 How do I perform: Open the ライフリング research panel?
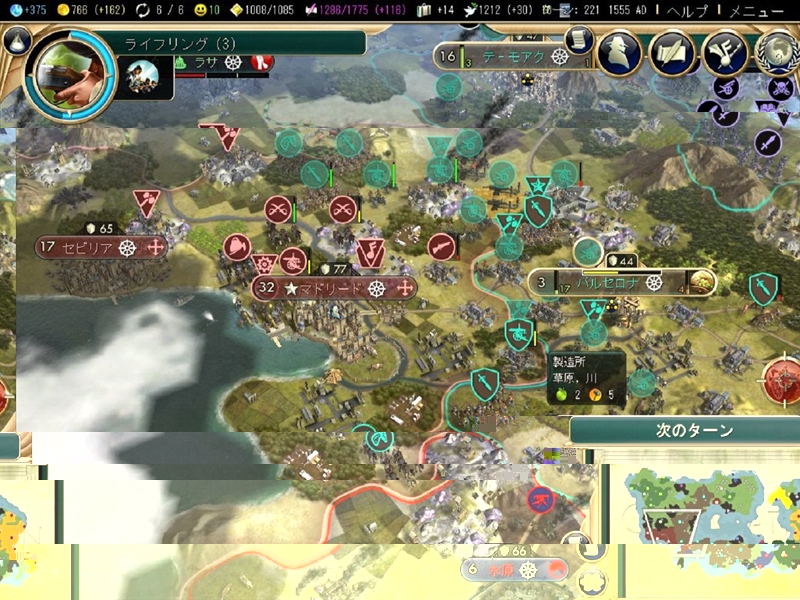(x=240, y=43)
